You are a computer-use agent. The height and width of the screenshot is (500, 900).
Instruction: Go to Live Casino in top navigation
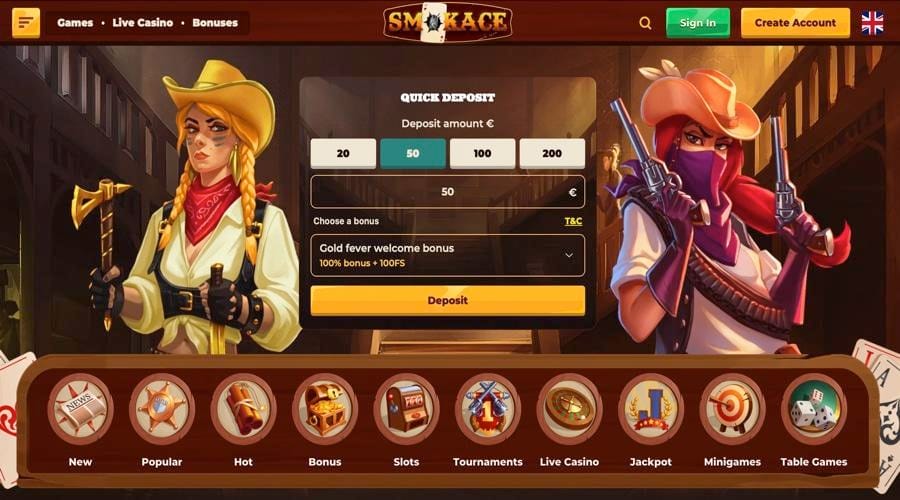pyautogui.click(x=142, y=23)
